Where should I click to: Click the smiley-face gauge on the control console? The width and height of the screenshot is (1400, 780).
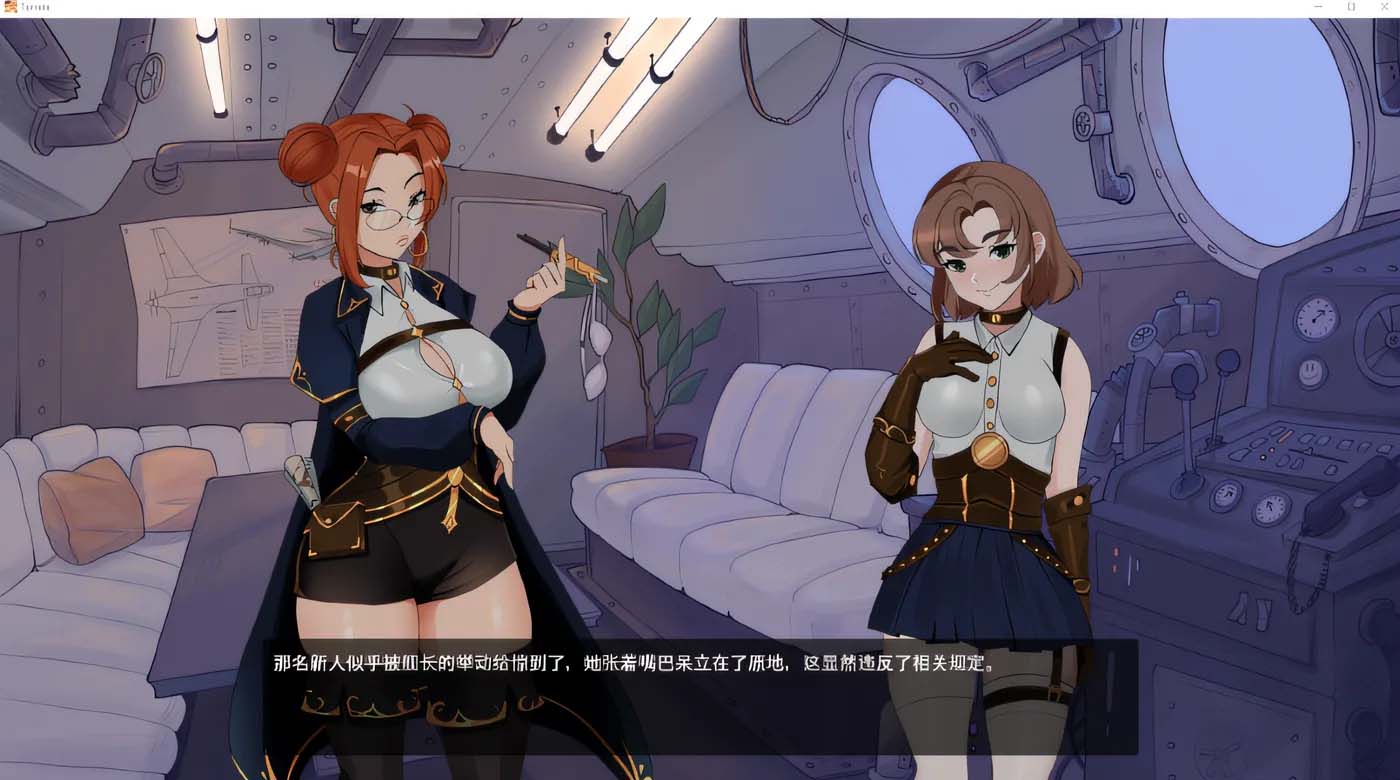click(x=1311, y=372)
